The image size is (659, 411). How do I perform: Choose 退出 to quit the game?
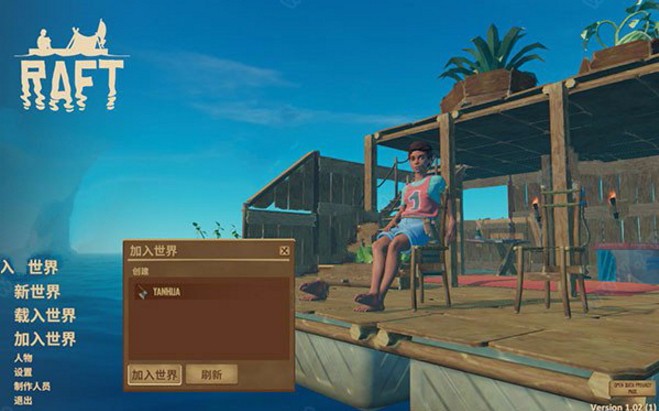(x=23, y=400)
